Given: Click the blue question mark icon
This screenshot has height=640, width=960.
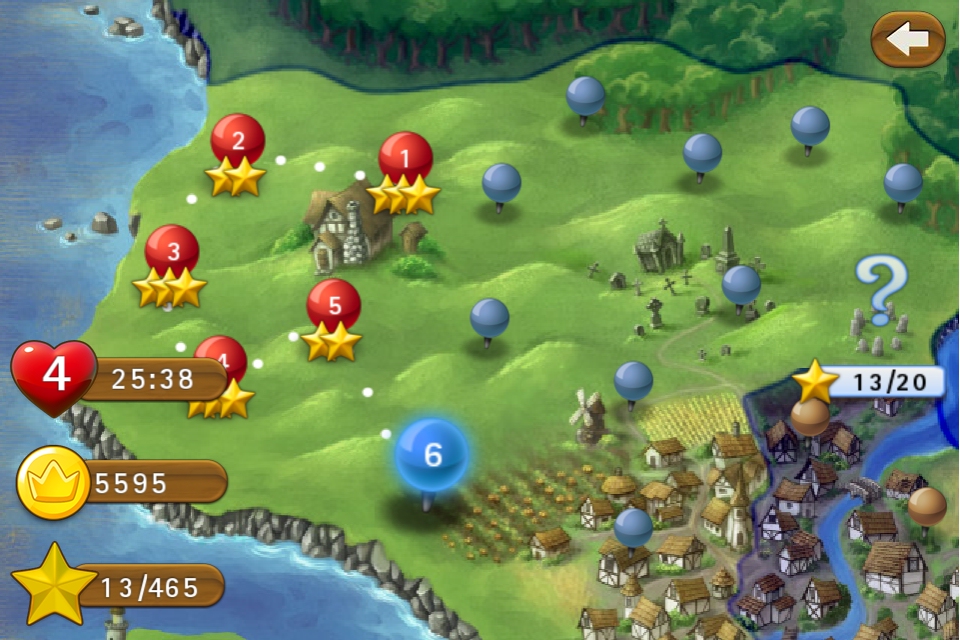Looking at the screenshot, I should point(881,287).
